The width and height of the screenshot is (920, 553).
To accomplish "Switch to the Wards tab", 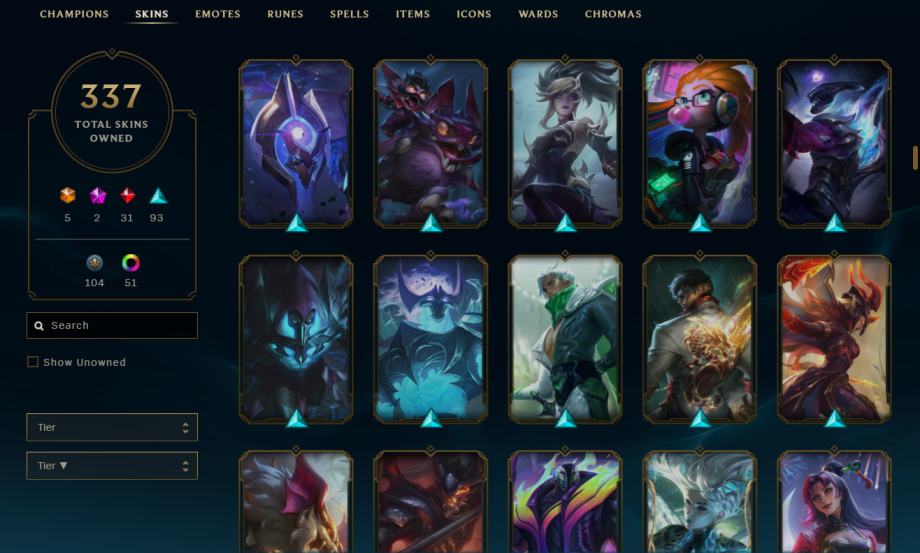I will coord(538,15).
